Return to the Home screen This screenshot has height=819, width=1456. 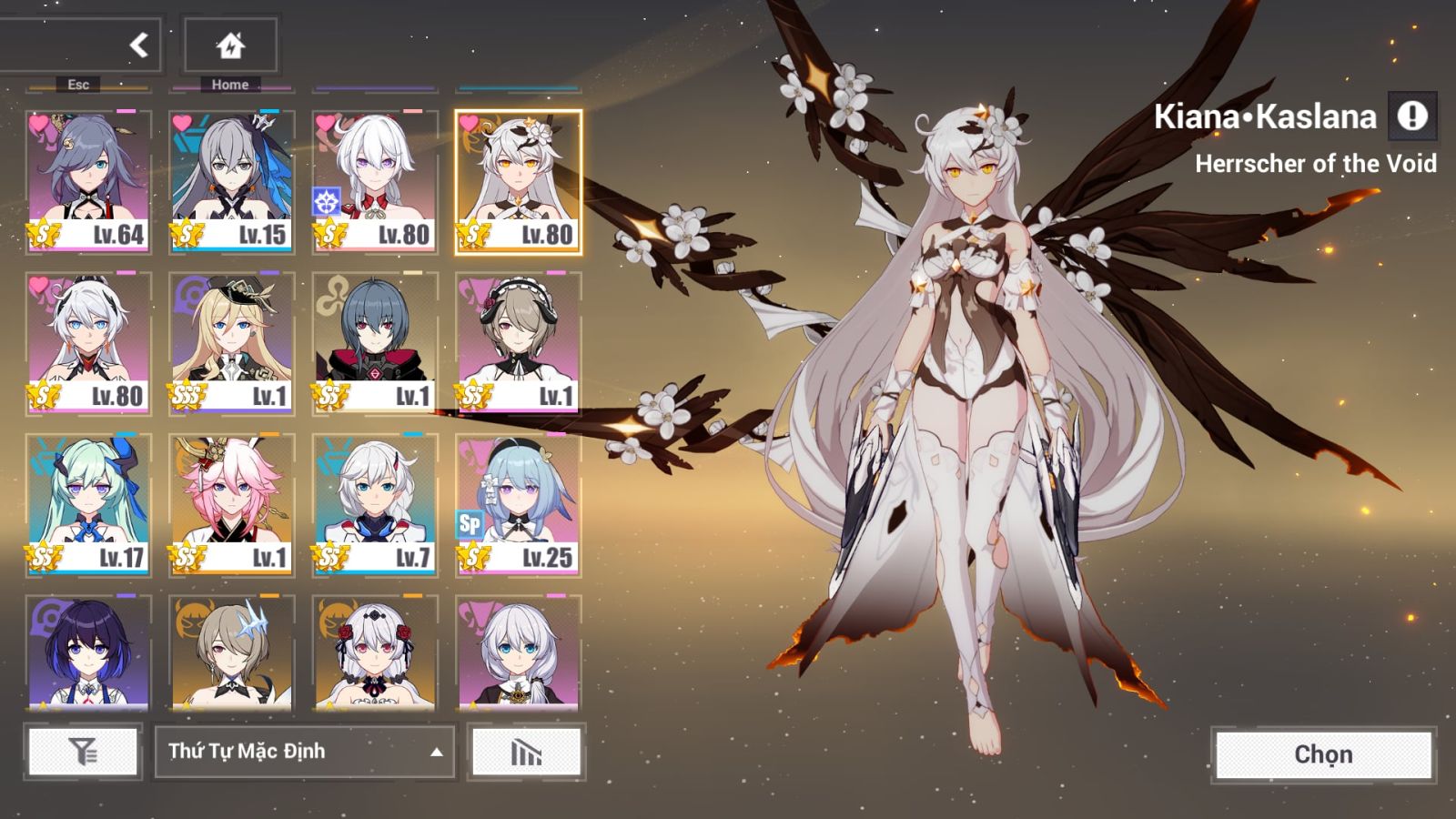coord(230,45)
